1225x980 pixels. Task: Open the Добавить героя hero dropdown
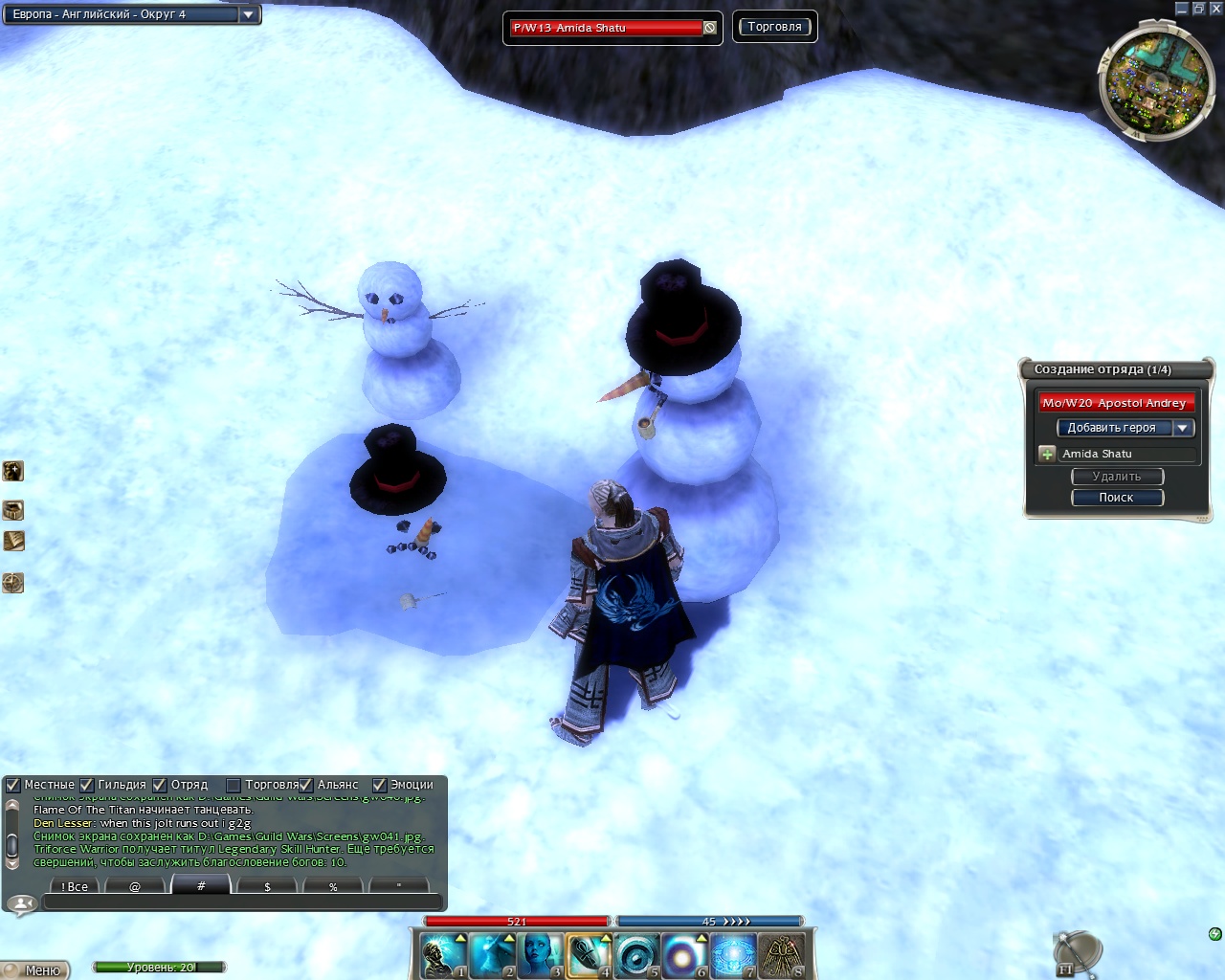tap(1183, 428)
